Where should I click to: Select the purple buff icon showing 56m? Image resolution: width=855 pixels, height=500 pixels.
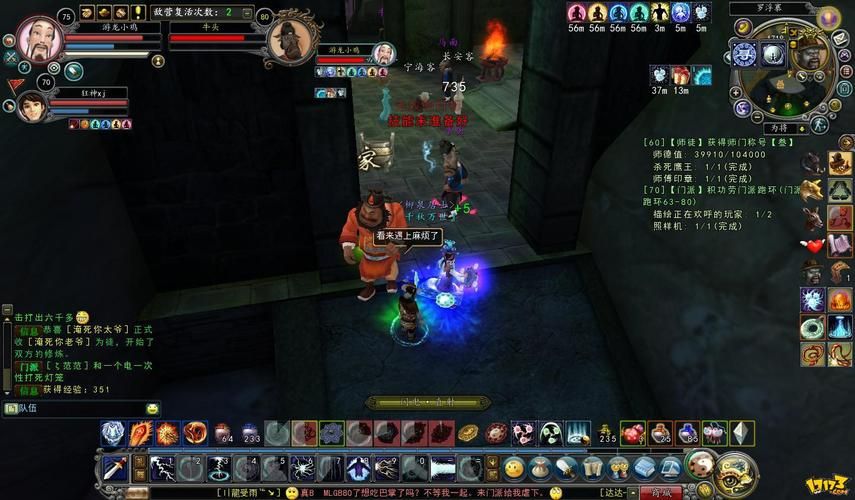pos(576,13)
